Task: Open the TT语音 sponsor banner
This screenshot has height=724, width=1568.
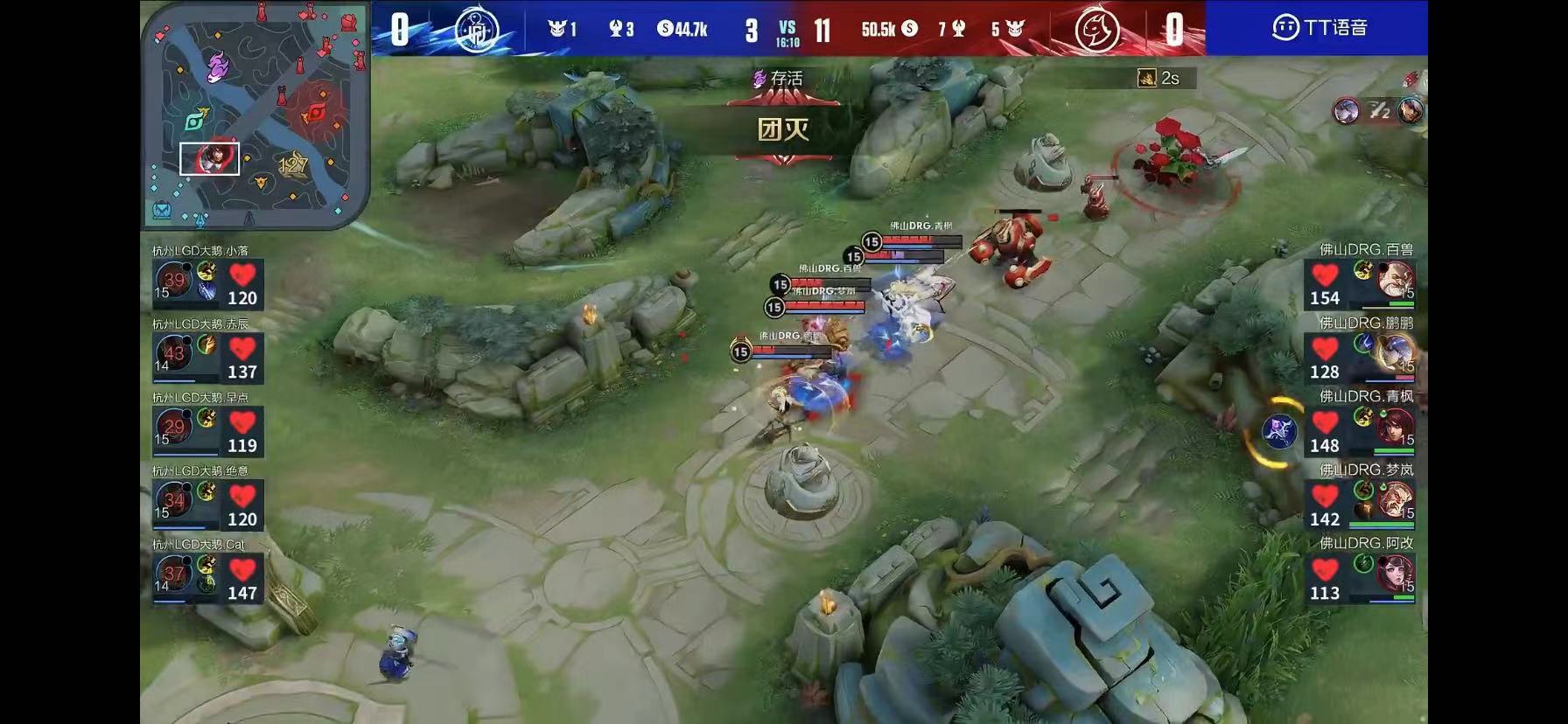Action: tap(1318, 28)
